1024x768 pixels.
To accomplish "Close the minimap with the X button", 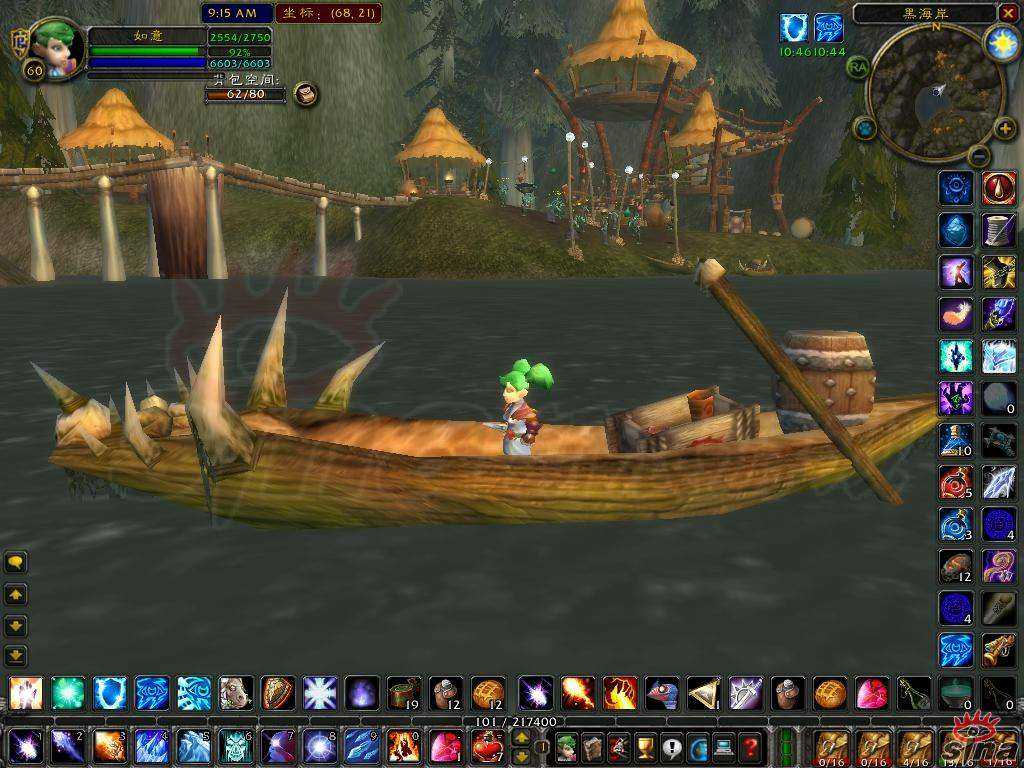I will pos(1007,13).
